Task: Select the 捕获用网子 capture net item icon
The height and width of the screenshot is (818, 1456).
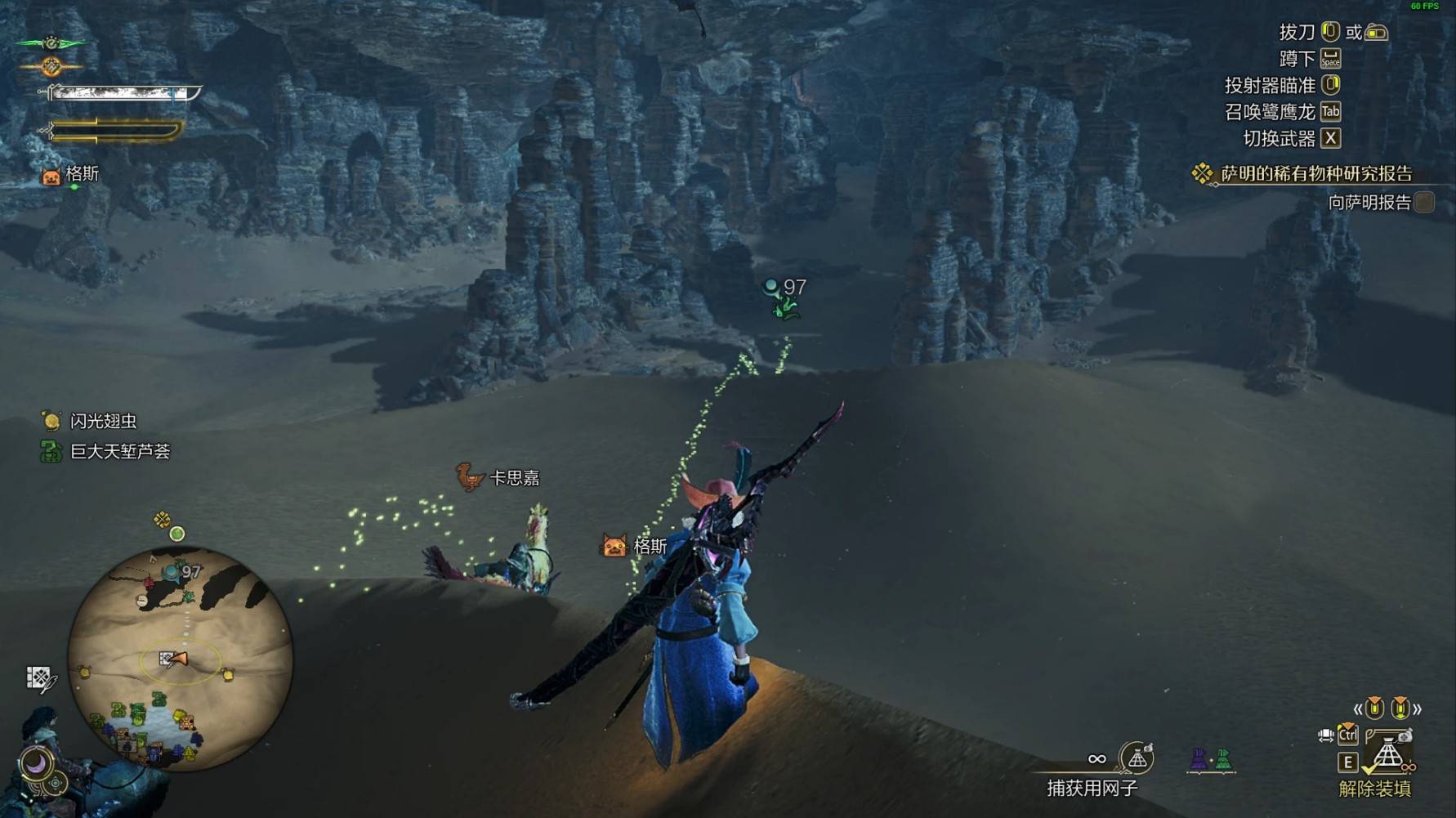Action: pos(1137,758)
